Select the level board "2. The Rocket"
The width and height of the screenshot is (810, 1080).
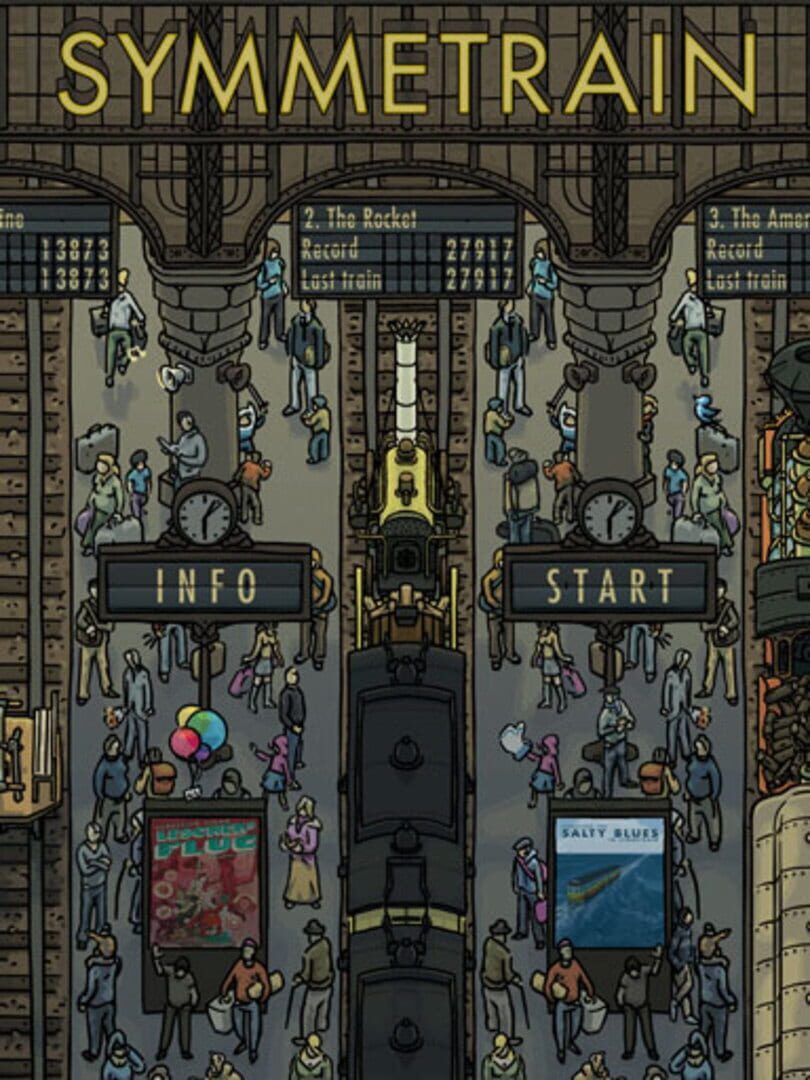407,248
